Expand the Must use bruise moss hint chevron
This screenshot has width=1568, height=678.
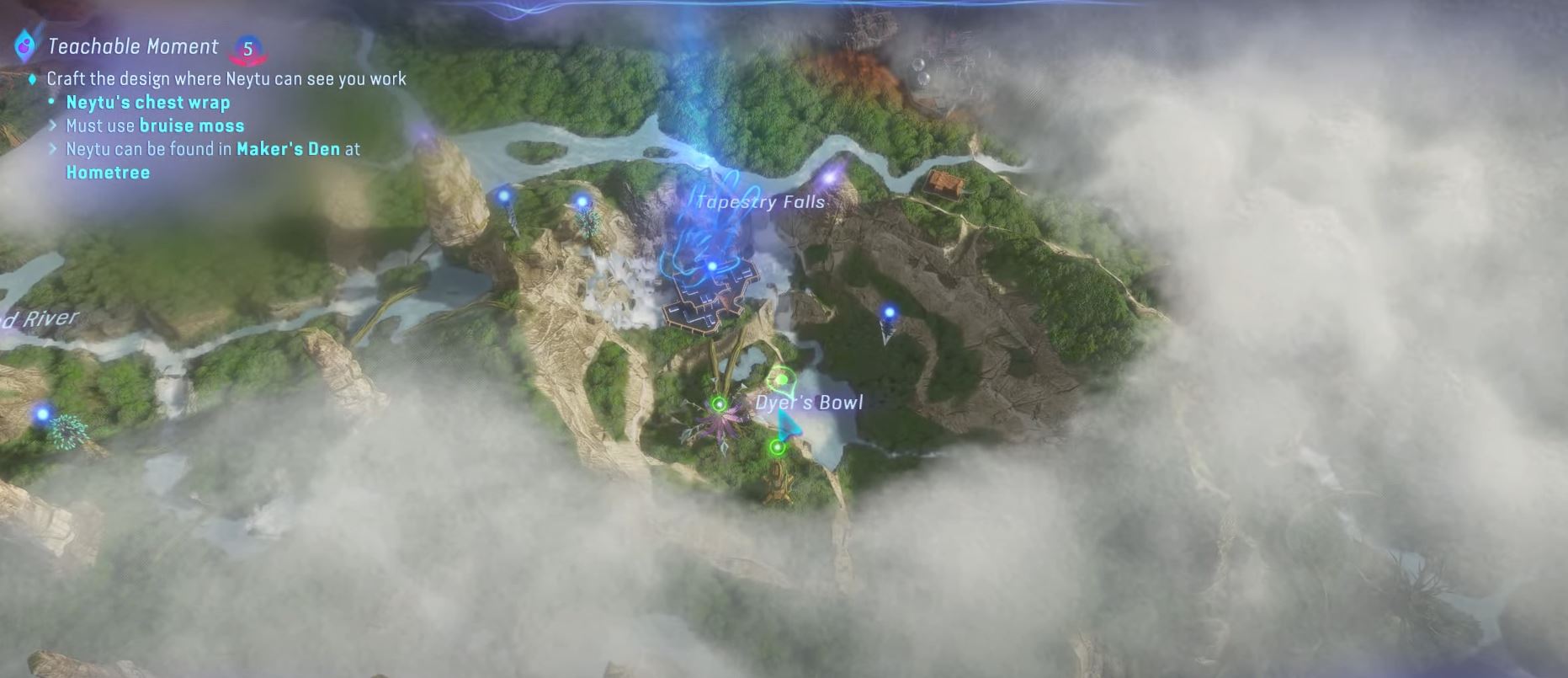click(53, 125)
